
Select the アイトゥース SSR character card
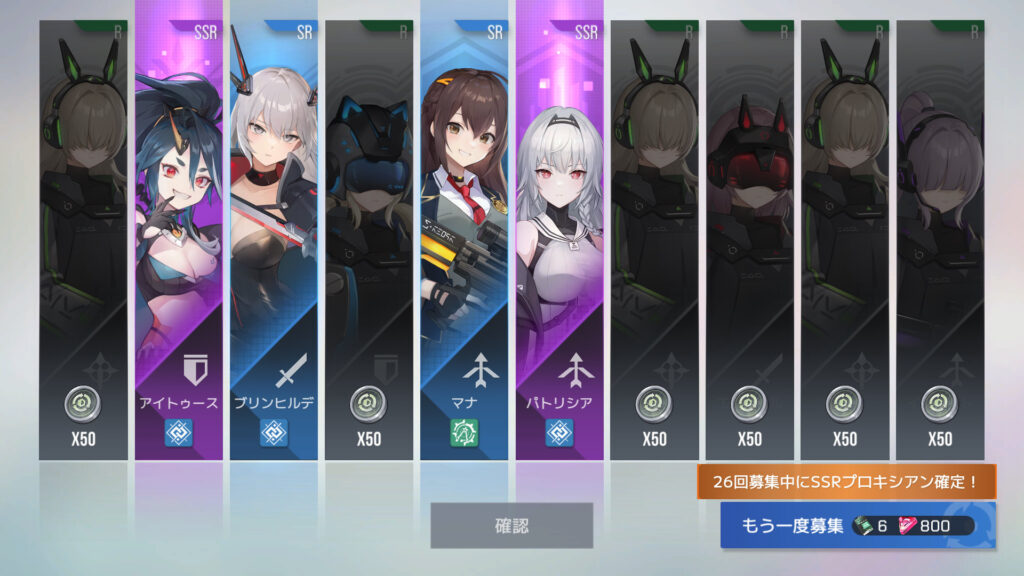click(179, 240)
